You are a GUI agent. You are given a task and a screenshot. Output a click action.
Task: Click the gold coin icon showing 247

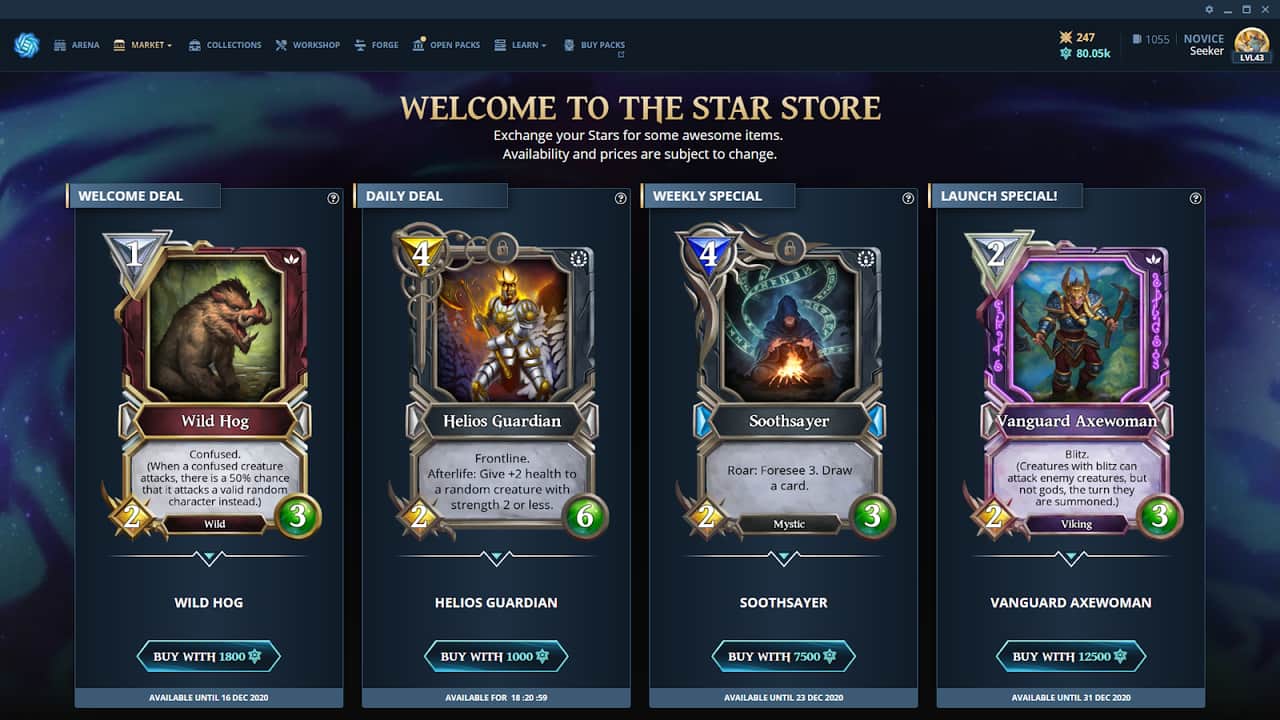1067,37
